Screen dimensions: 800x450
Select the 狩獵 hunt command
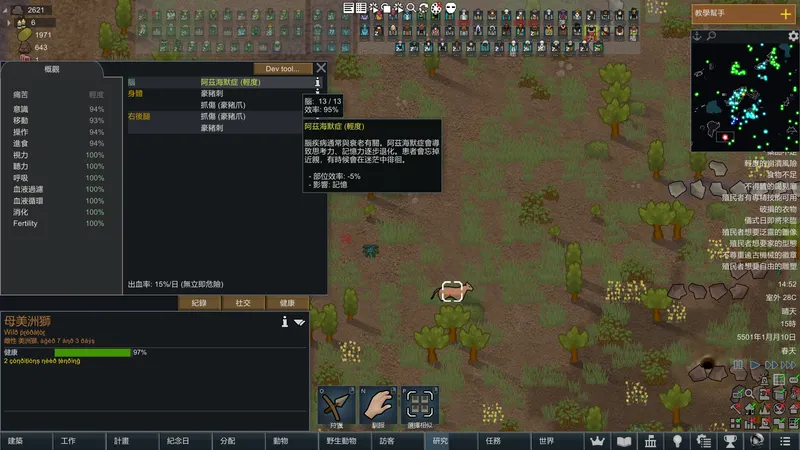pos(337,405)
